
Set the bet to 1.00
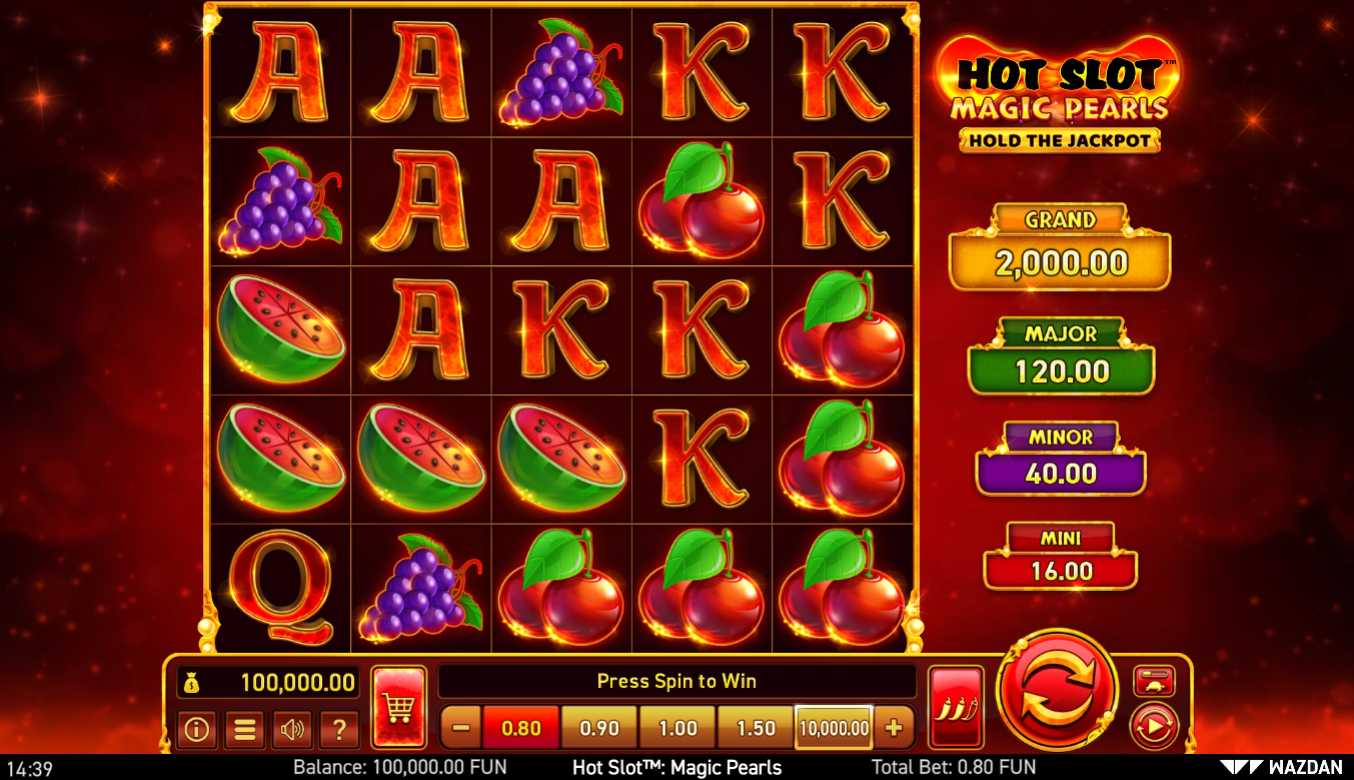coord(677,728)
